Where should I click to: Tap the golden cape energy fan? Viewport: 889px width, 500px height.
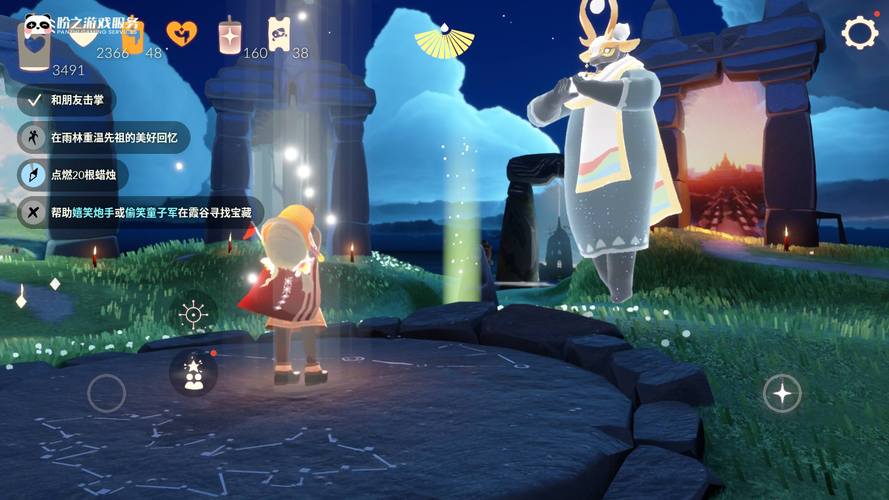point(444,40)
